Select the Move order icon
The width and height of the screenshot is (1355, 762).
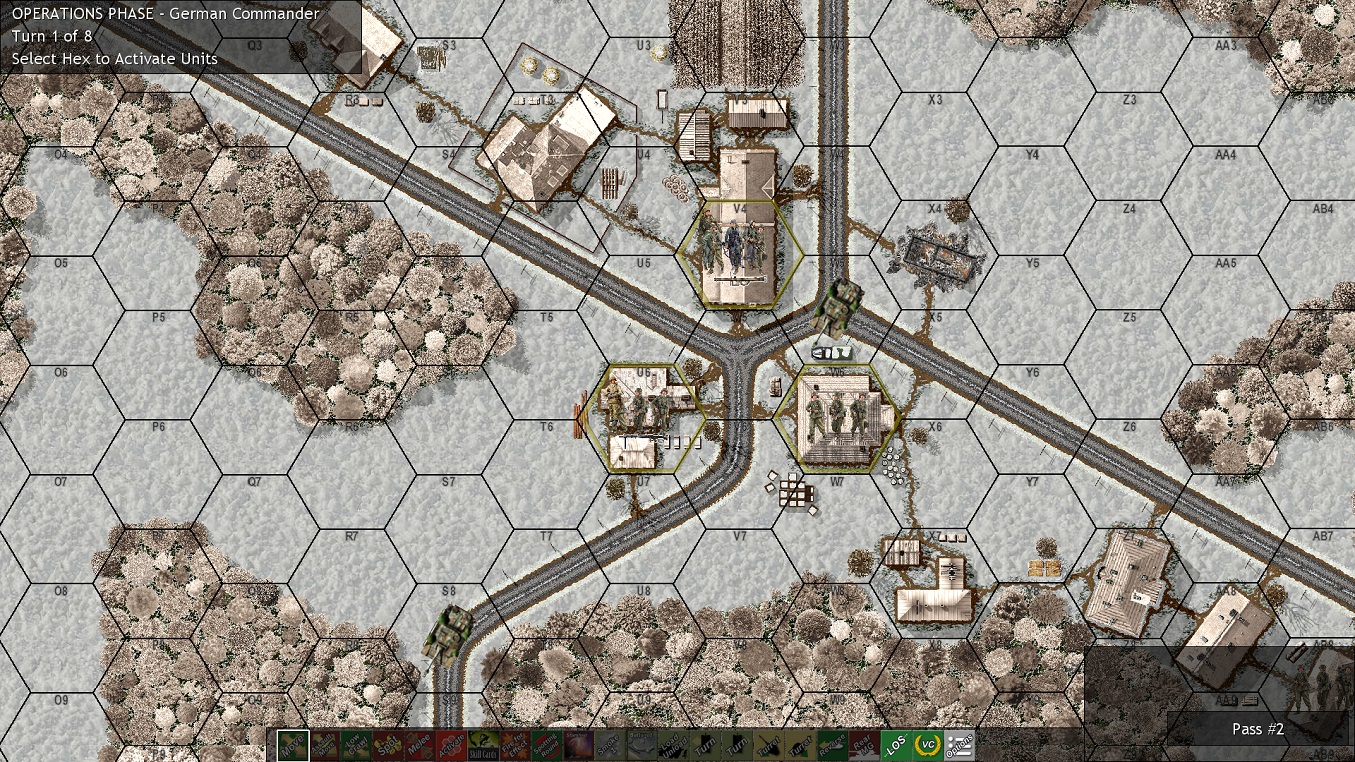click(x=292, y=744)
